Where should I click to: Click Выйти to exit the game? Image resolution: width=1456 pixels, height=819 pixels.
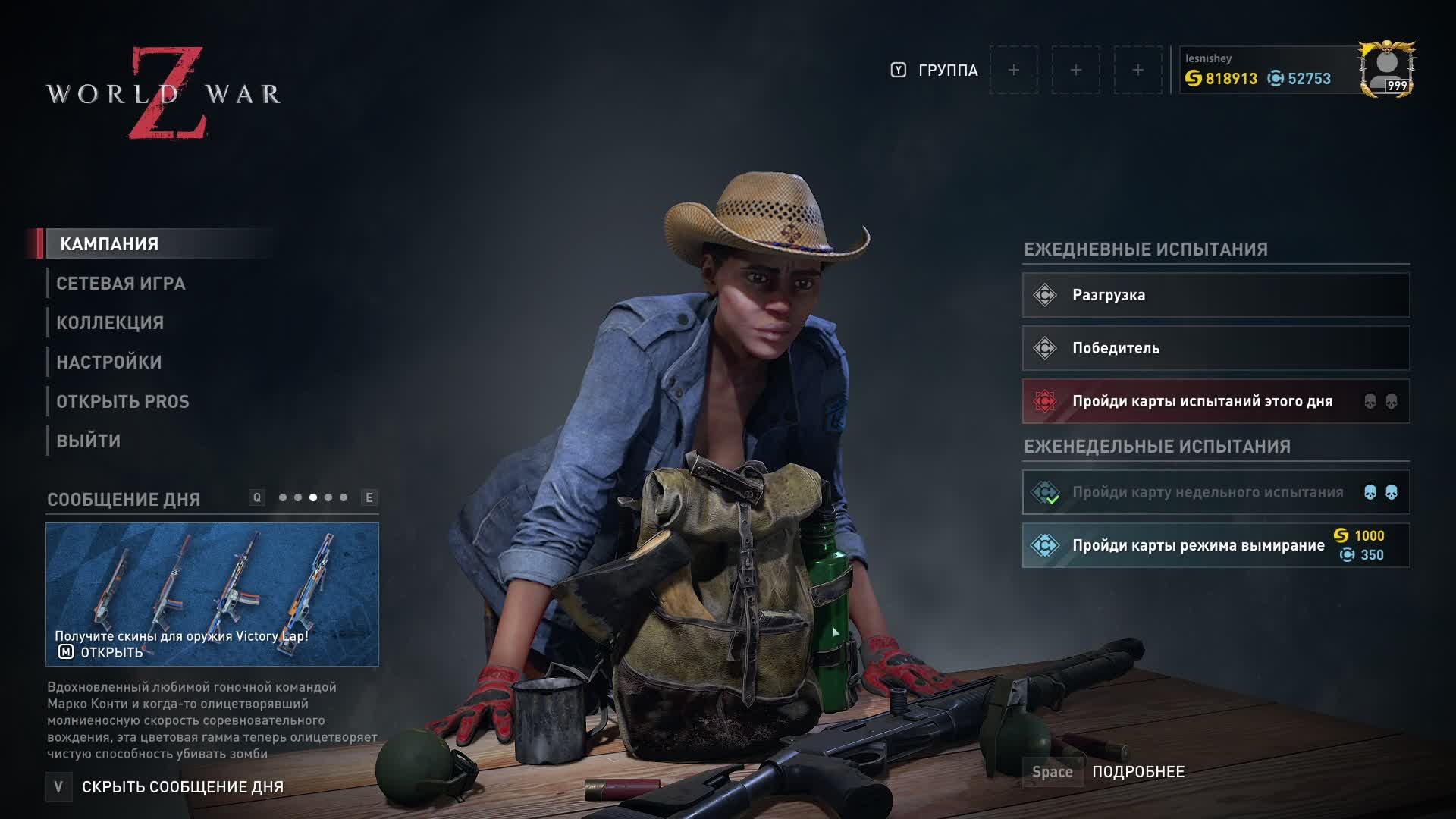89,441
